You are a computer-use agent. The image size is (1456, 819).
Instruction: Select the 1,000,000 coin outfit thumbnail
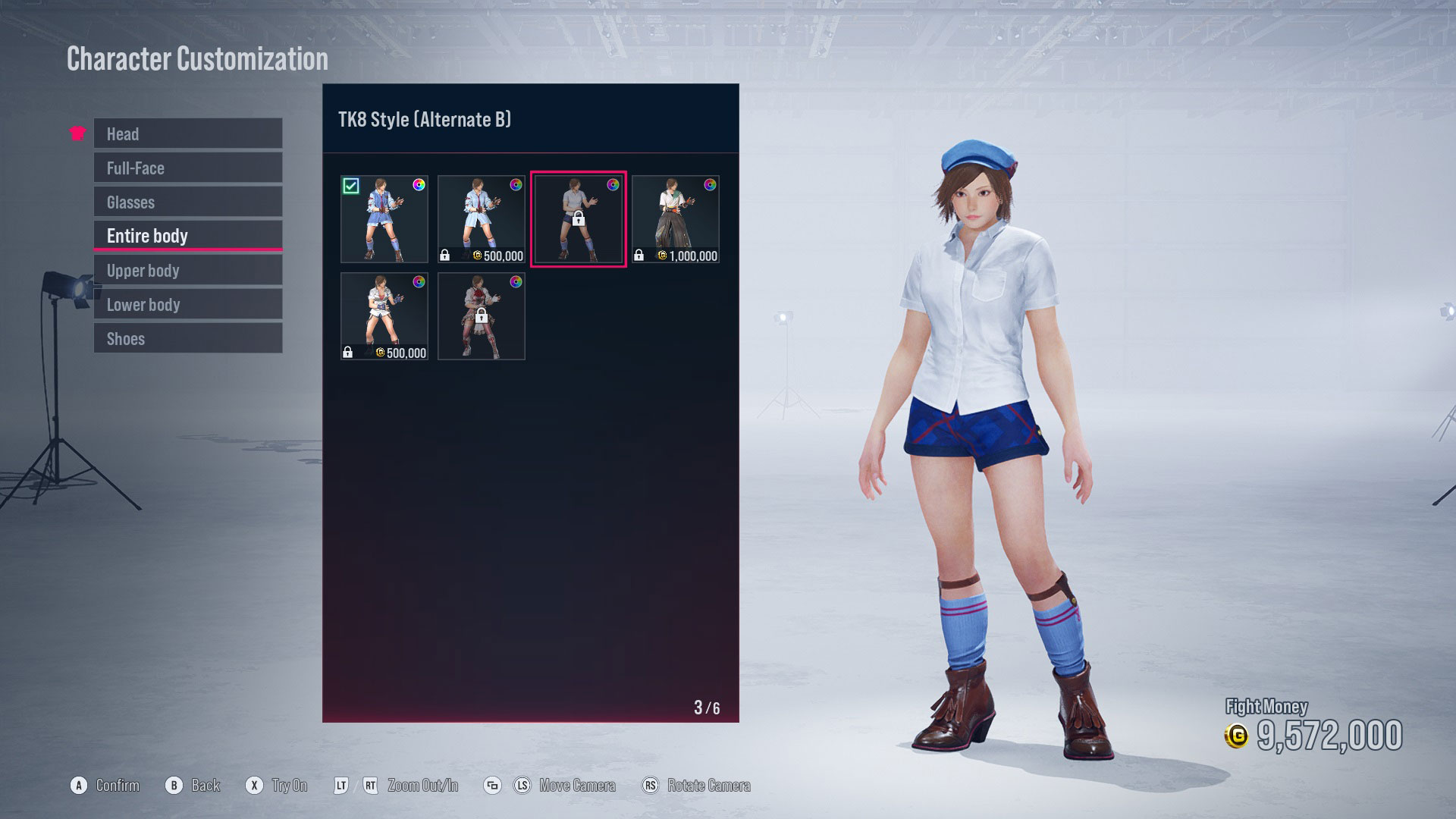pyautogui.click(x=675, y=218)
